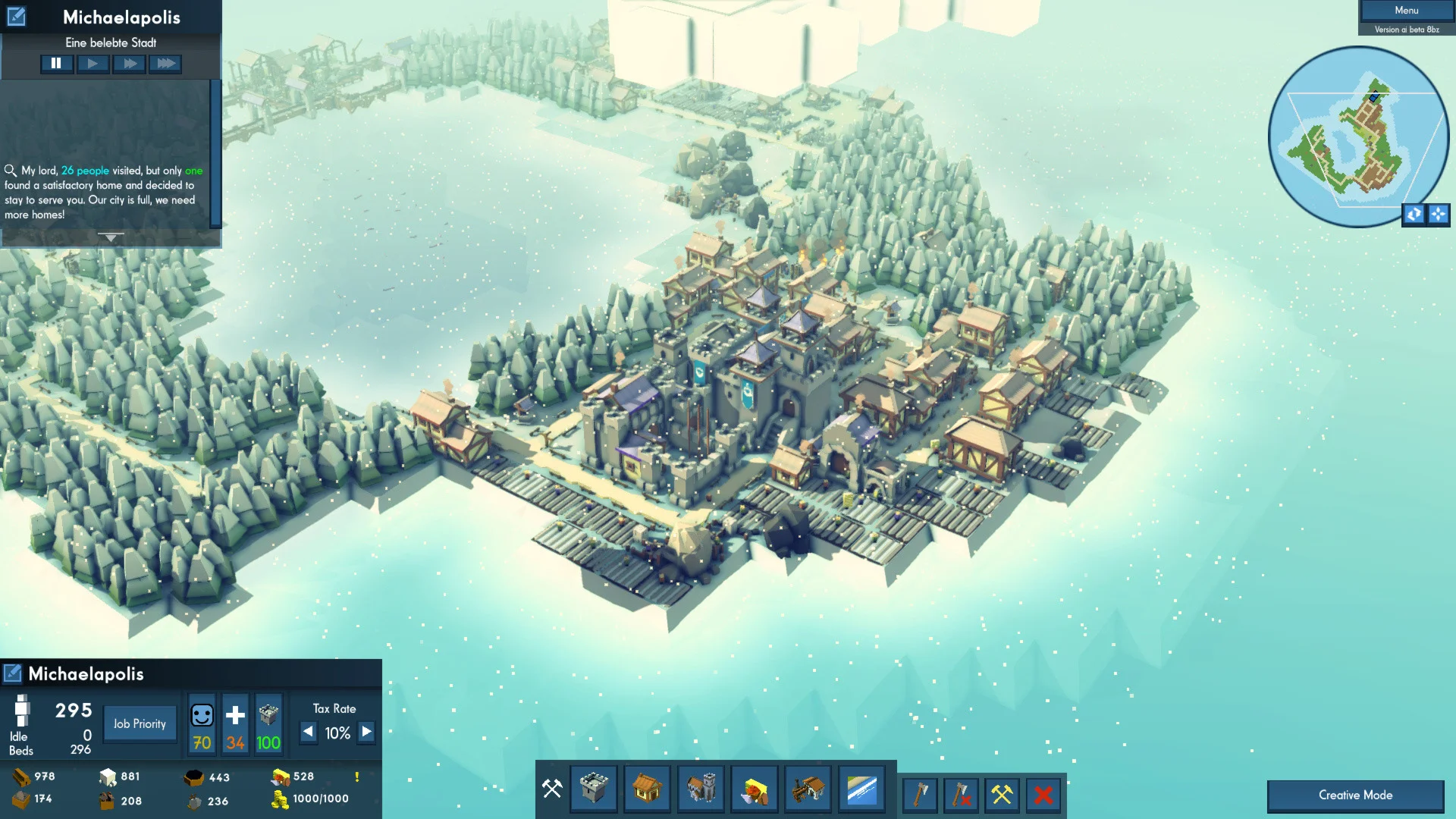Screen dimensions: 1456x819
Task: Click the island minimap
Action: (x=1357, y=137)
